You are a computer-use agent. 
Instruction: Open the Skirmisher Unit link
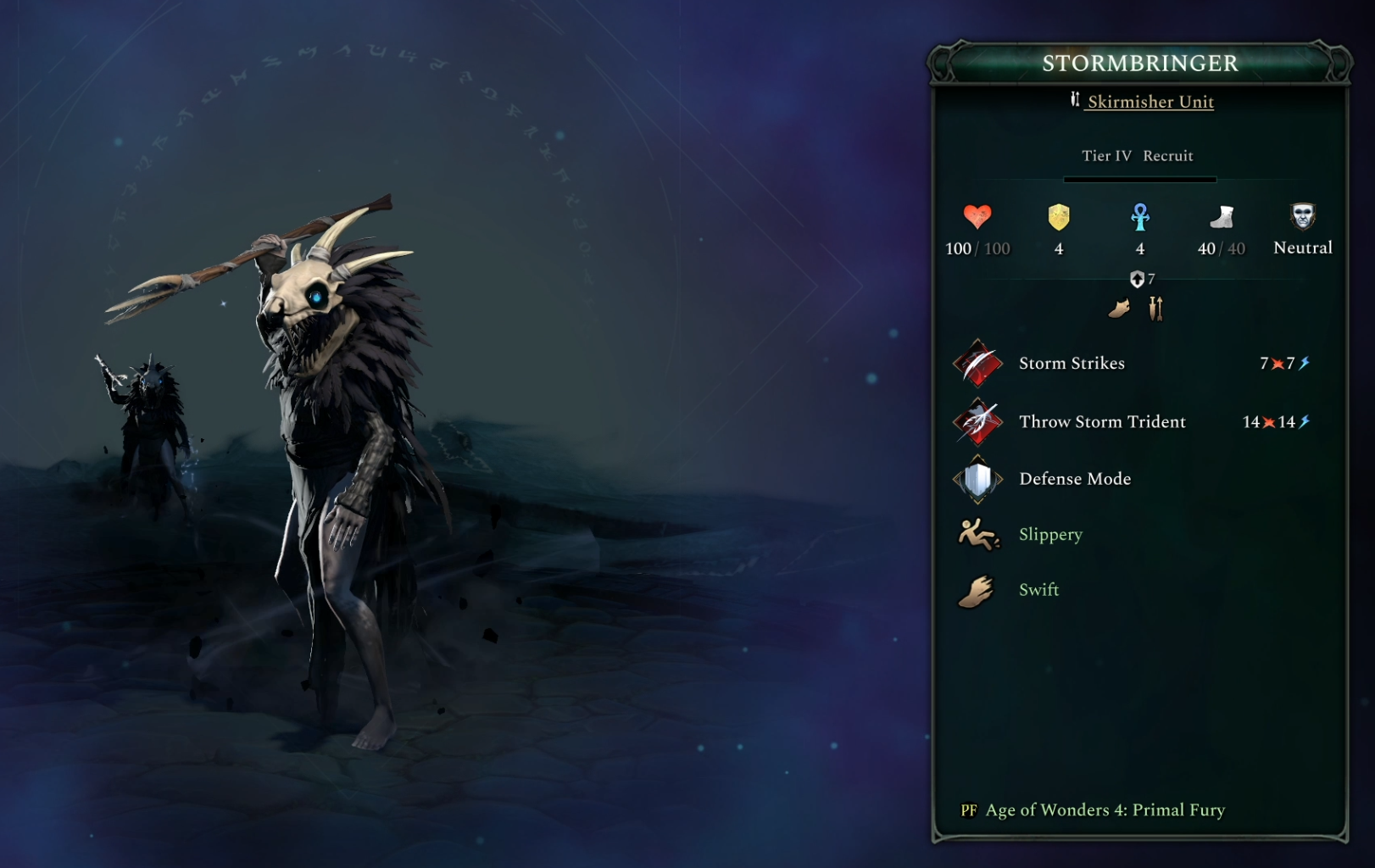[x=1150, y=102]
